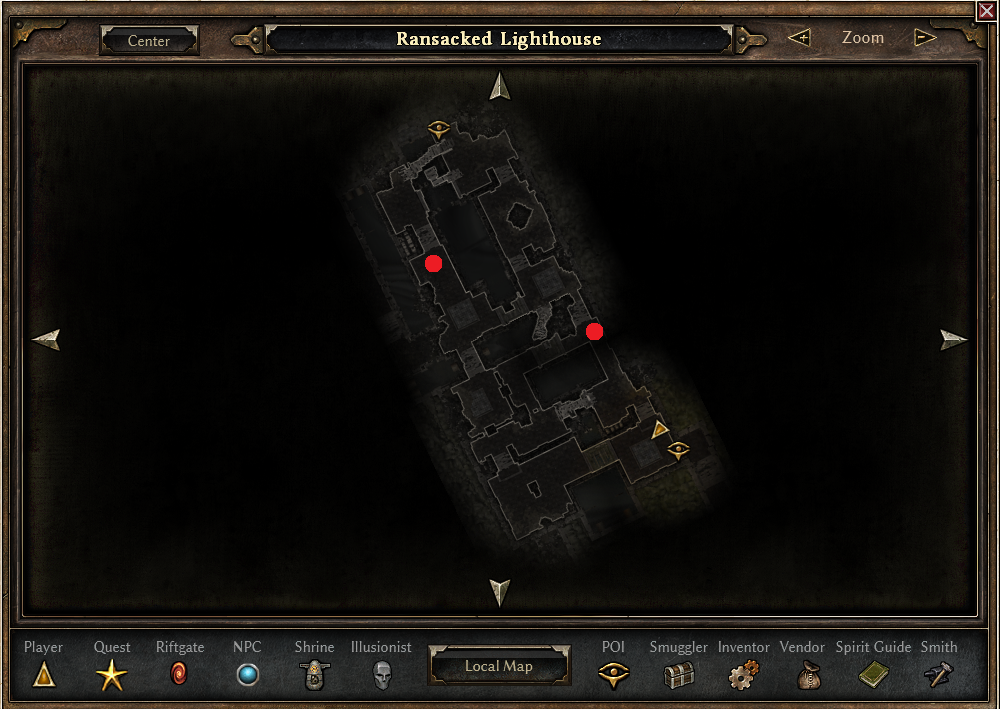Pick the Shrine legend icon
Viewport: 1000px width, 709px height.
314,676
